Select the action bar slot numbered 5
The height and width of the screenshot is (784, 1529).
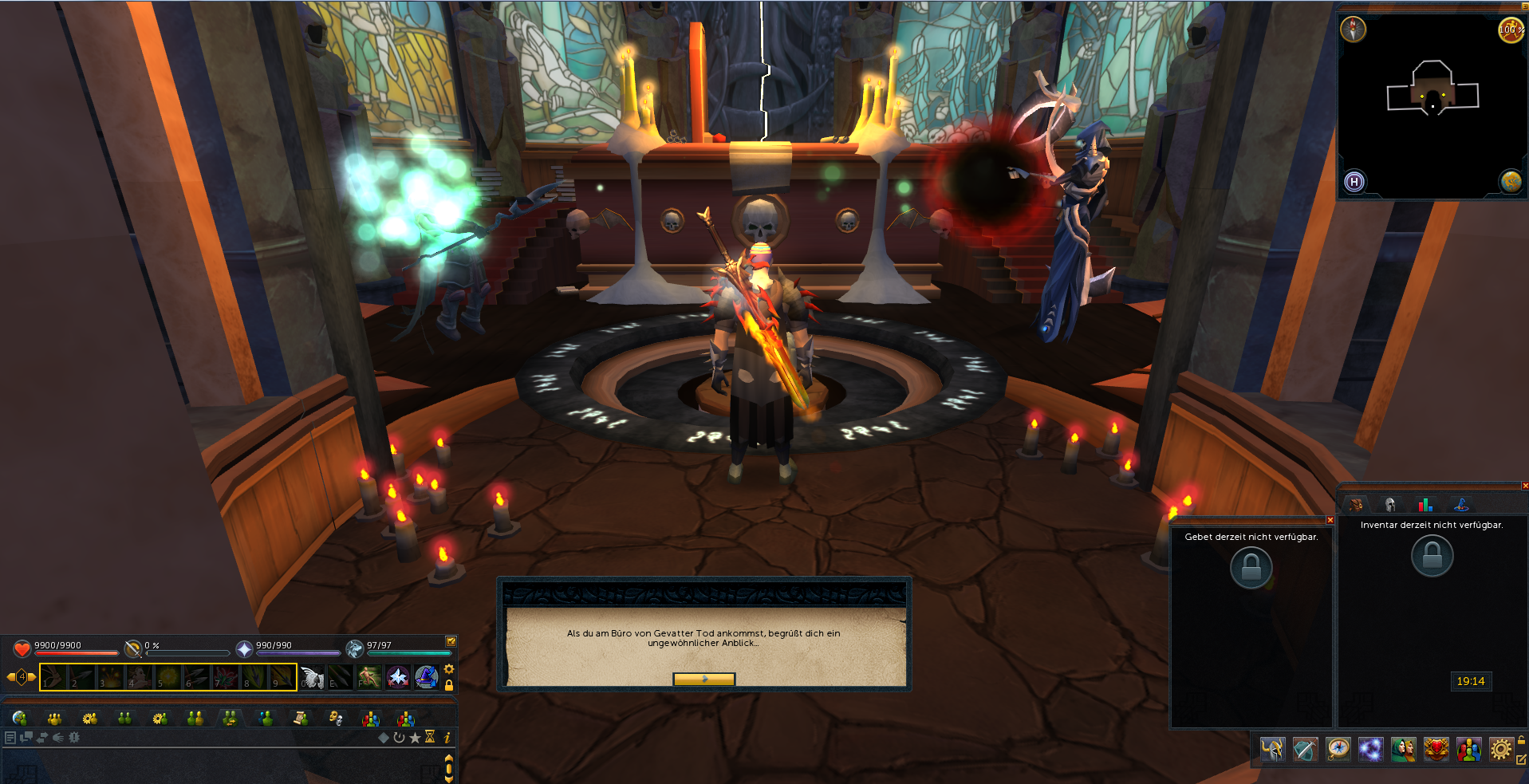click(x=167, y=677)
